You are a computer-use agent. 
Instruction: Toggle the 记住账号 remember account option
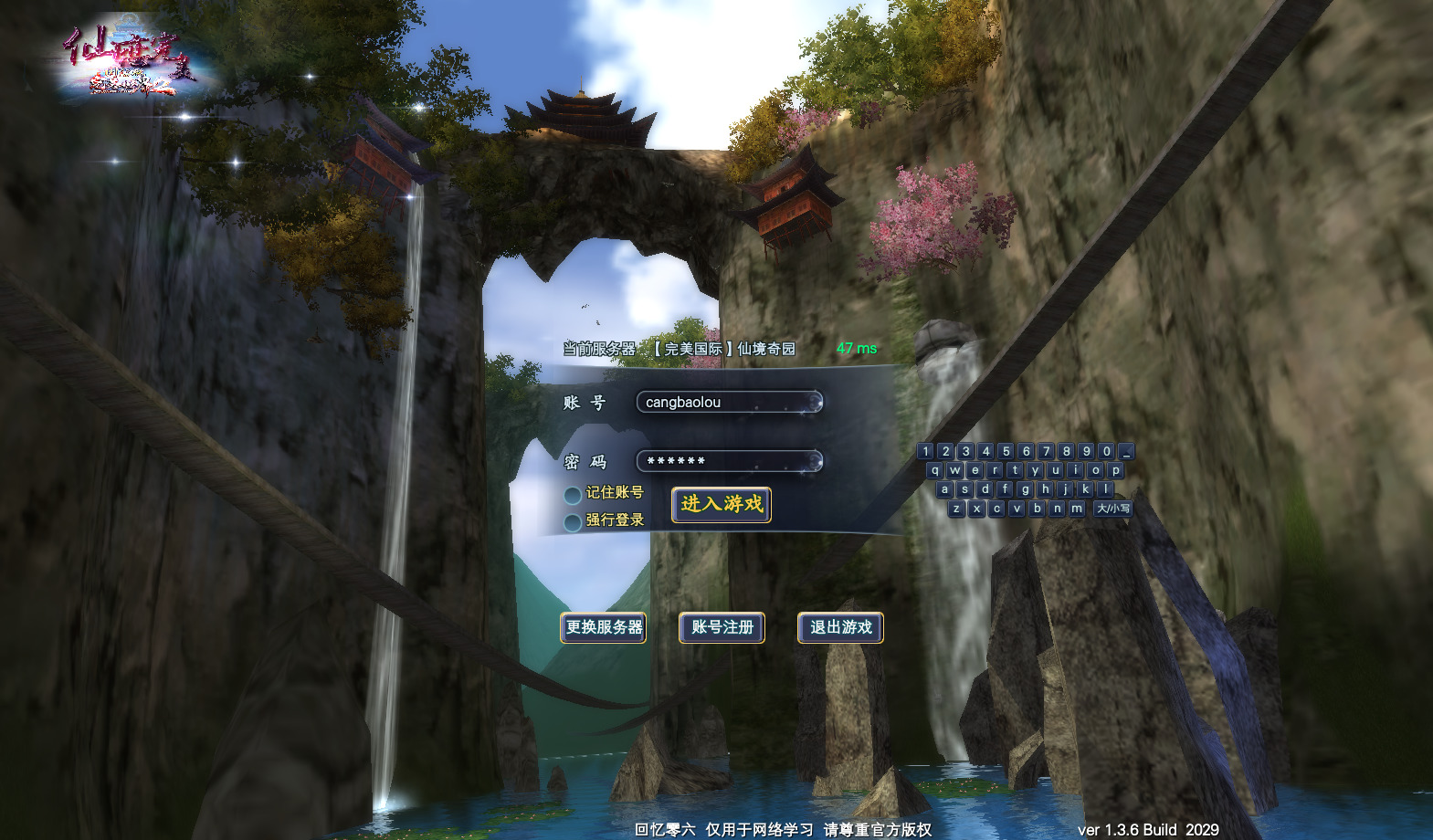(573, 495)
